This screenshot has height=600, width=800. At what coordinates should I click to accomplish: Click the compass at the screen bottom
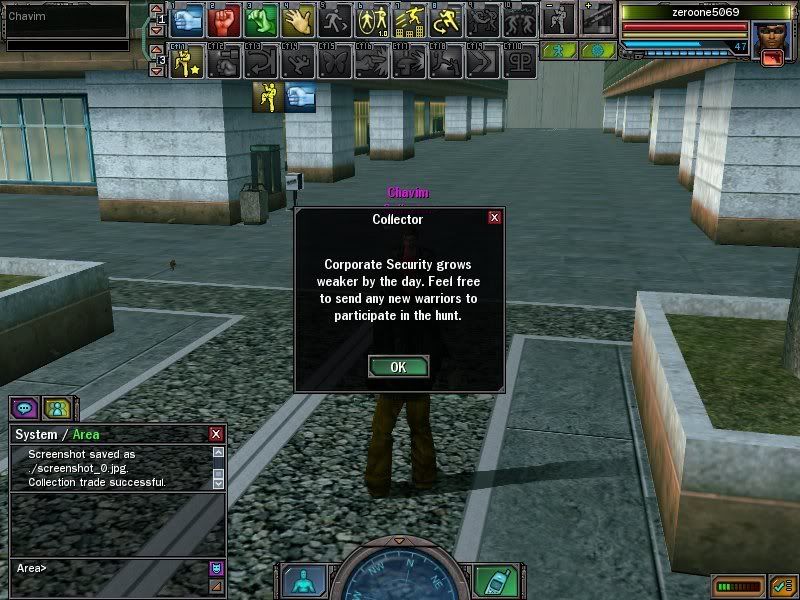tap(399, 580)
